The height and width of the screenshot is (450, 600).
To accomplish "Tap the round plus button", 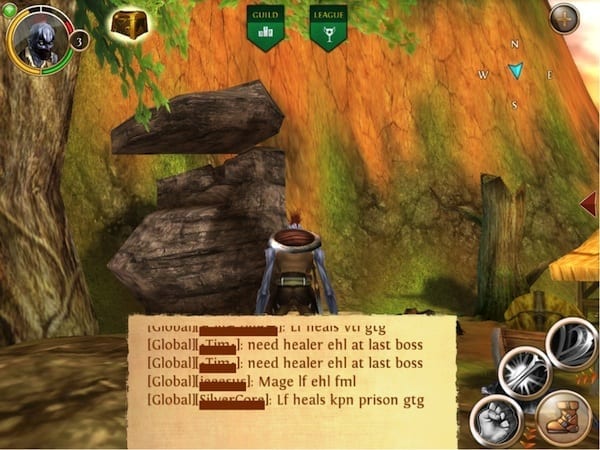I will tap(564, 18).
